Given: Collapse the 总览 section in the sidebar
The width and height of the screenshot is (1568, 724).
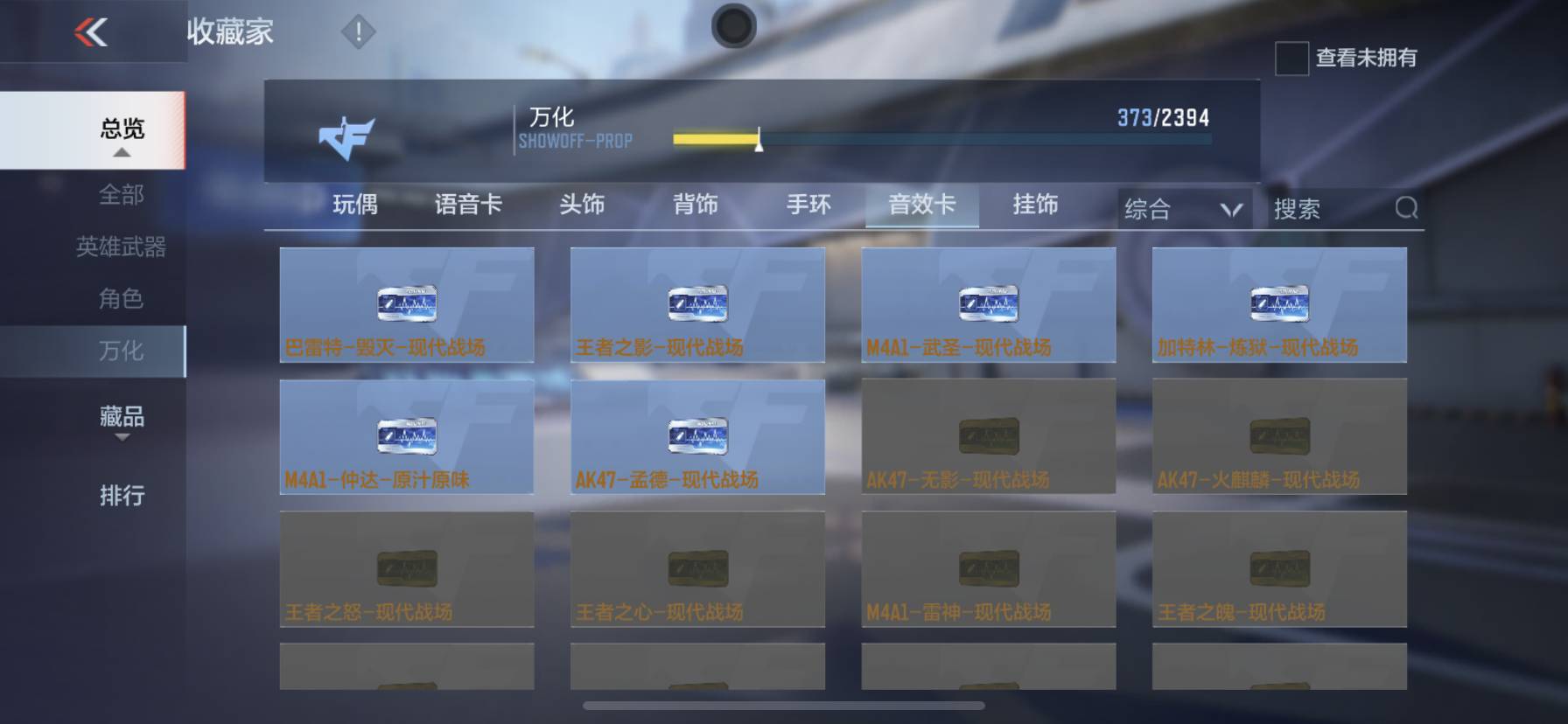Looking at the screenshot, I should click(x=122, y=130).
